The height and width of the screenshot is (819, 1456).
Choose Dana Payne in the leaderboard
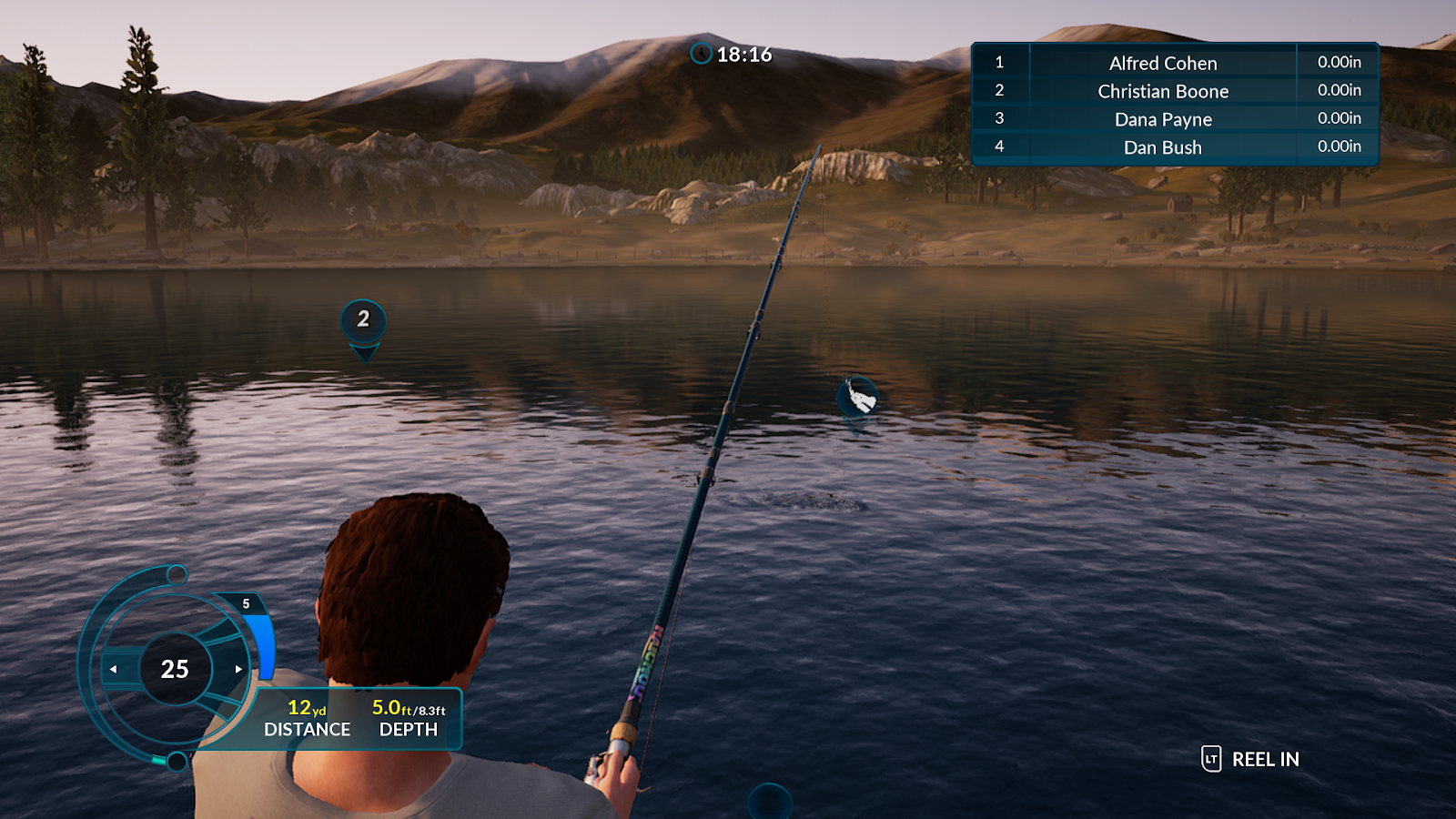pyautogui.click(x=1162, y=119)
